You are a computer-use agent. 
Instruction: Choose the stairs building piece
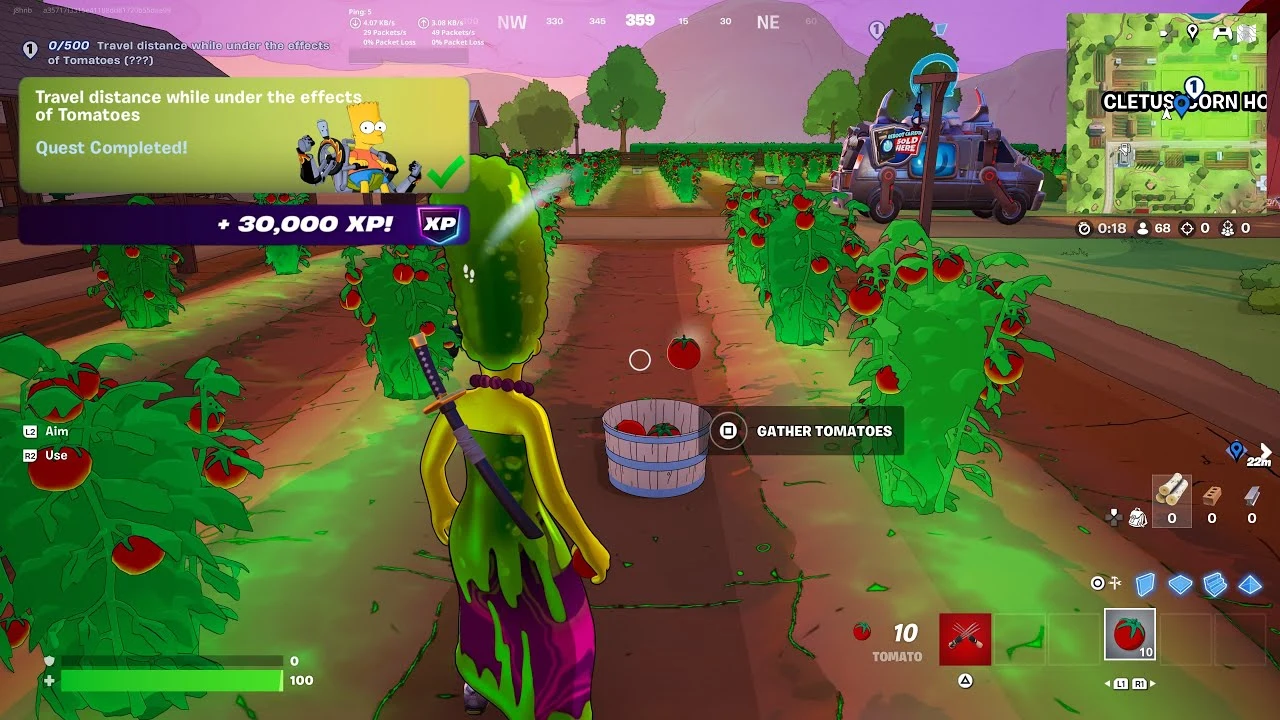1215,585
